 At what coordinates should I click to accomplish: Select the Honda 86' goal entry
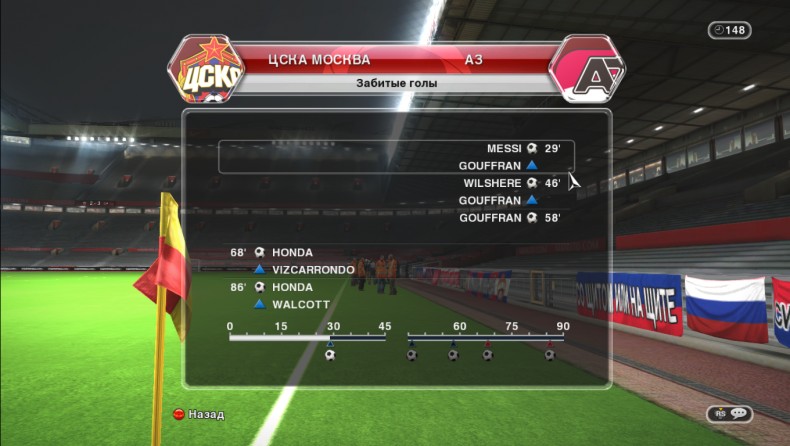(x=273, y=287)
